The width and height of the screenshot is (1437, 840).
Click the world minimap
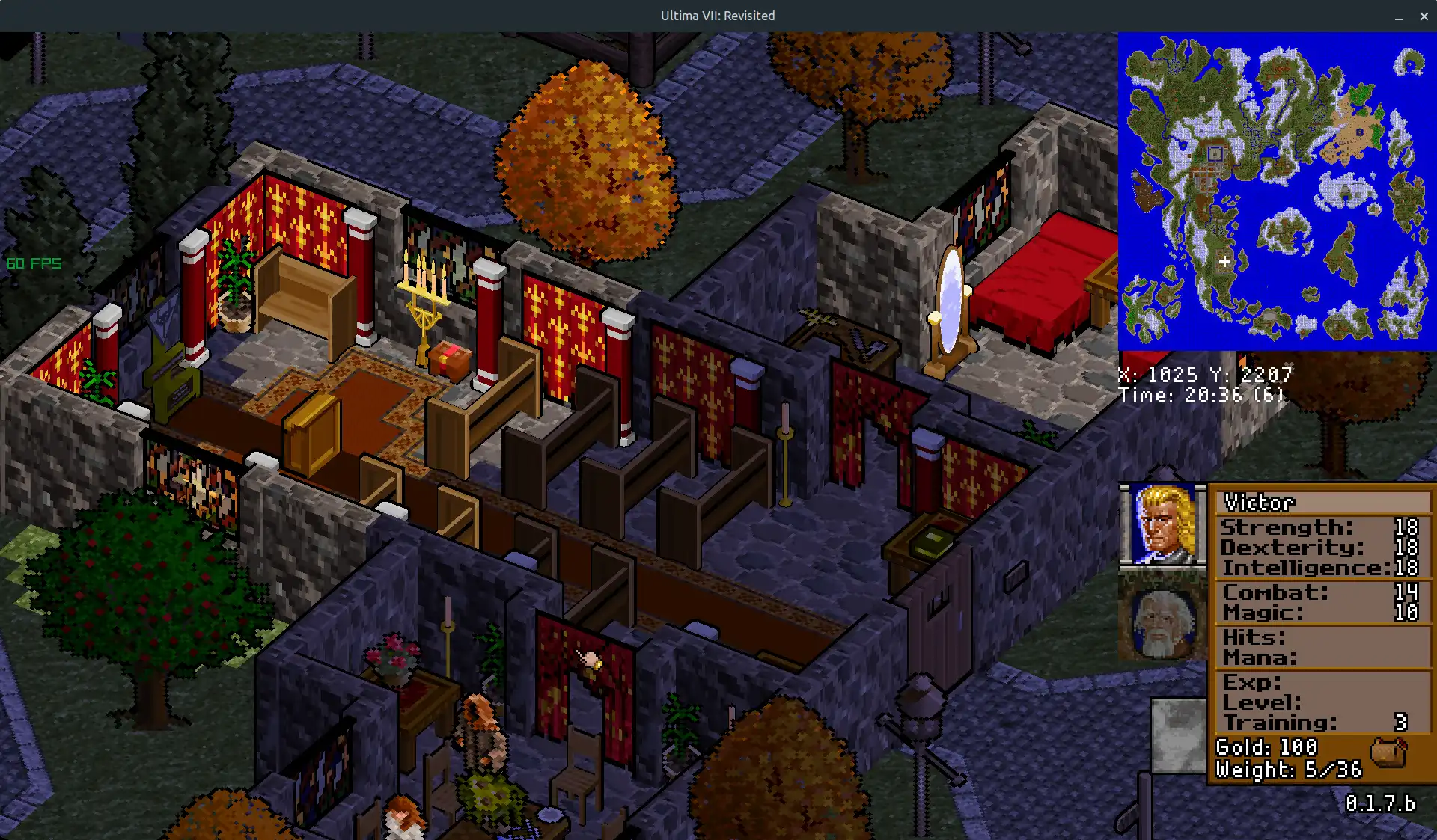pos(1277,191)
